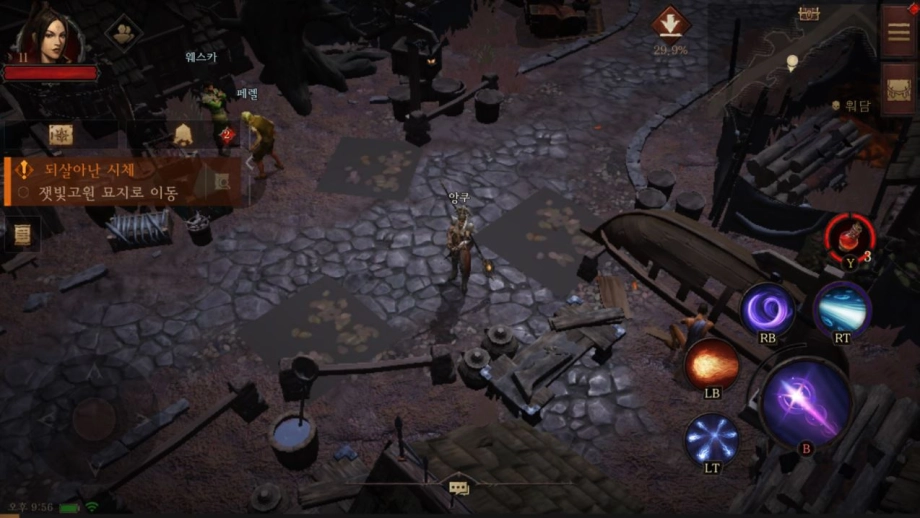Open the chat bubble at screen bottom

pos(459,488)
